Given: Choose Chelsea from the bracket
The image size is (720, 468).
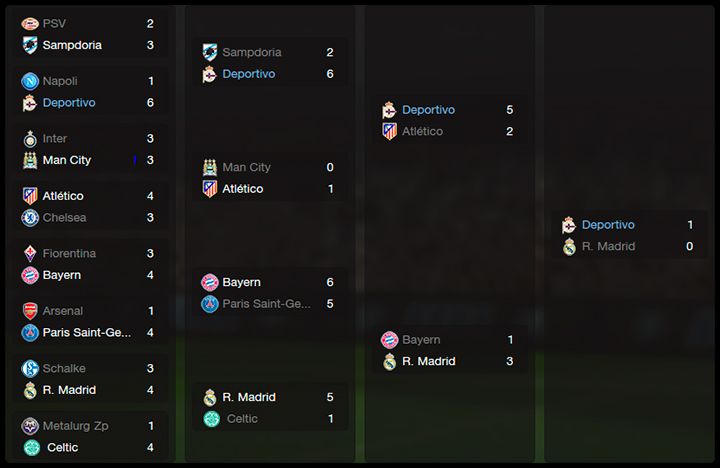Looking at the screenshot, I should click(64, 217).
